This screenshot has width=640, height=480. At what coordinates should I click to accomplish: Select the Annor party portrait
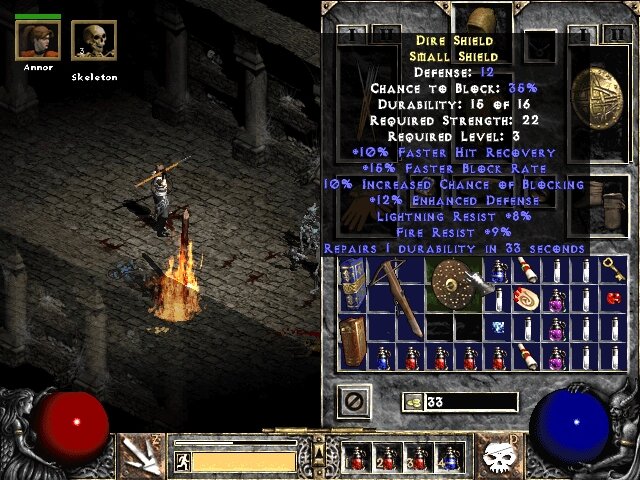click(x=36, y=40)
